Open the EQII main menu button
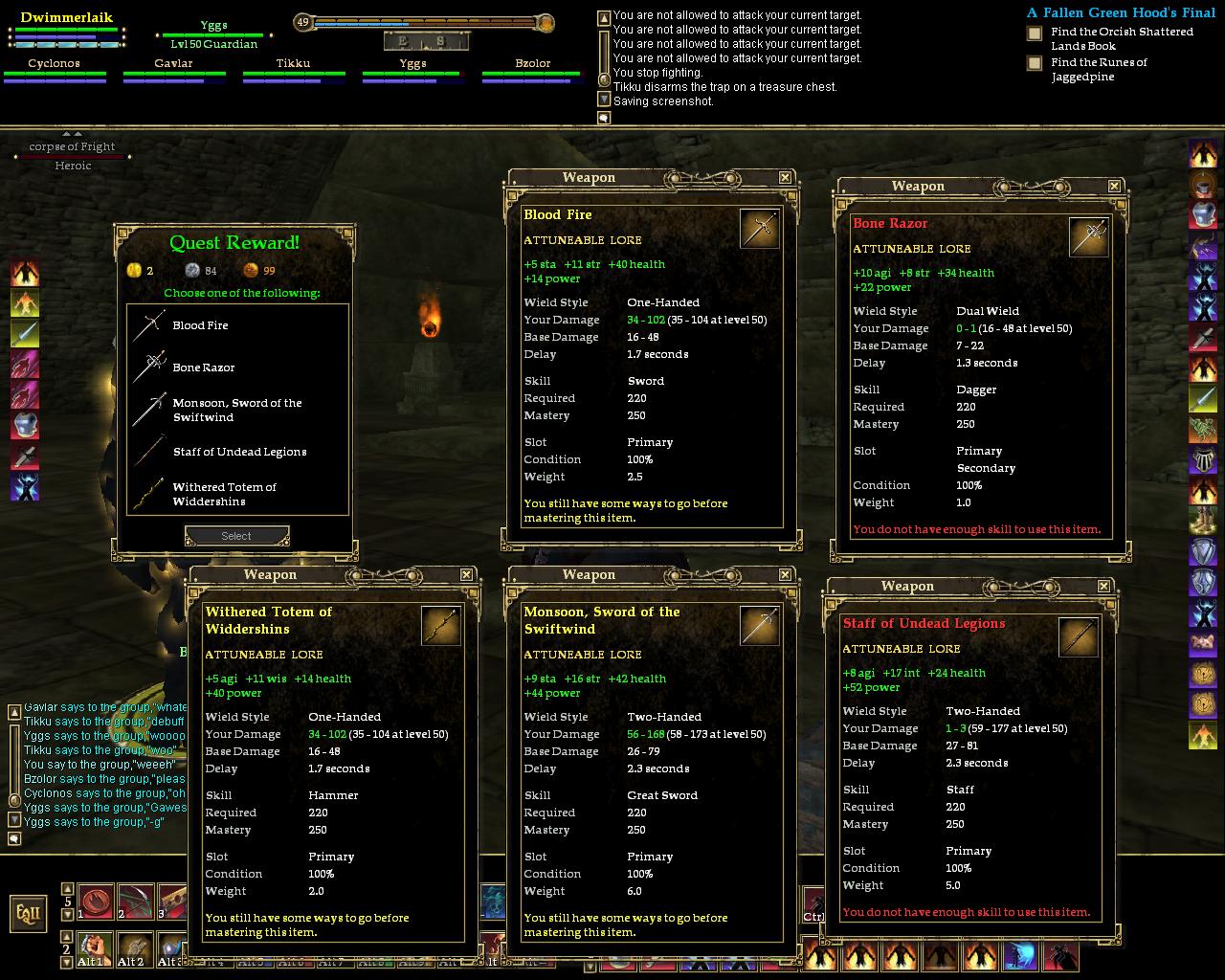Screen dimensions: 1225x980 click(29, 913)
